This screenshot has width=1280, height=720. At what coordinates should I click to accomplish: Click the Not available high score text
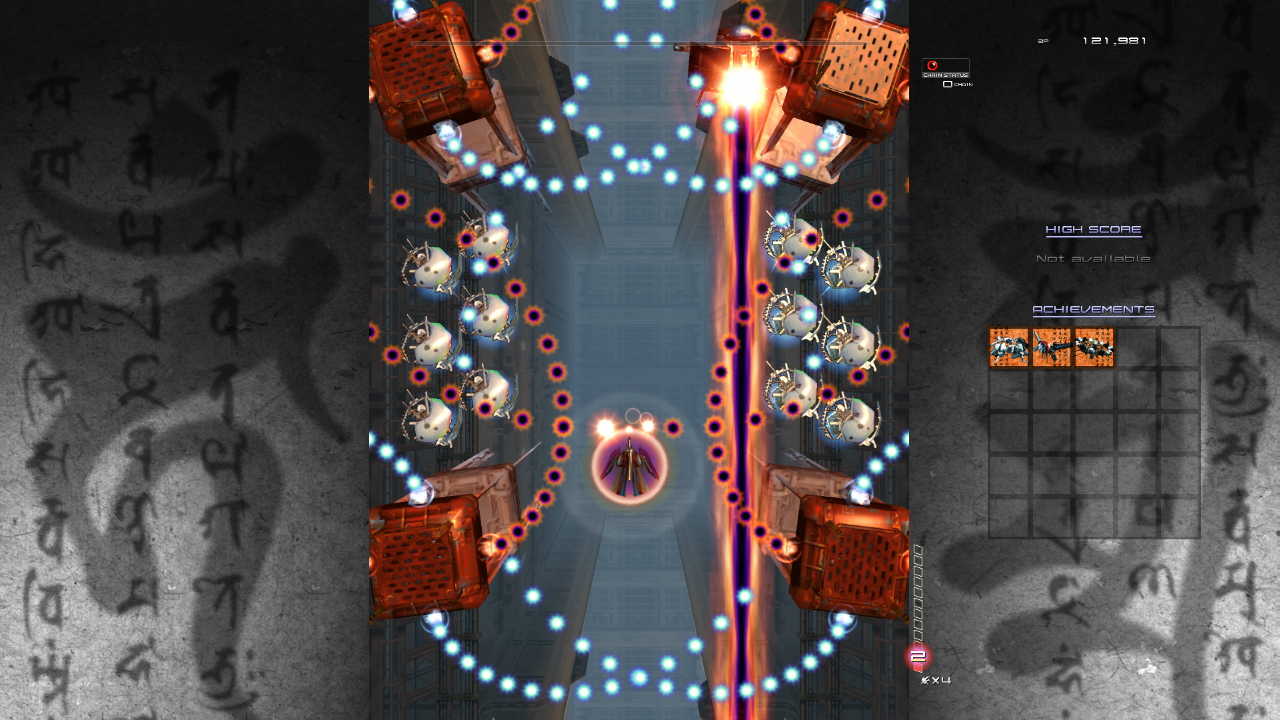point(1093,257)
